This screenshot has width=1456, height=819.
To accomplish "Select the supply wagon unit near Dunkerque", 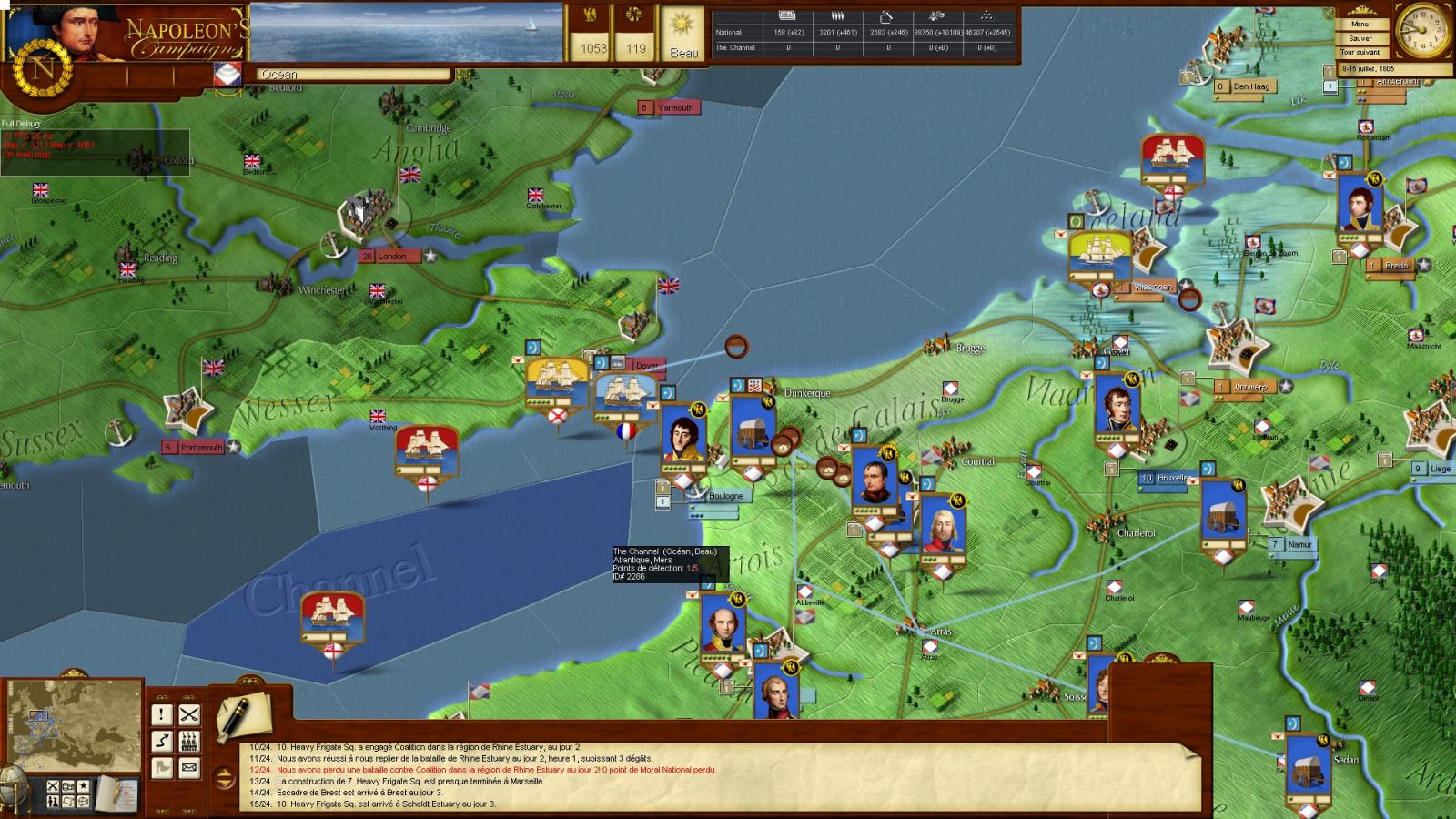I will coord(753,428).
